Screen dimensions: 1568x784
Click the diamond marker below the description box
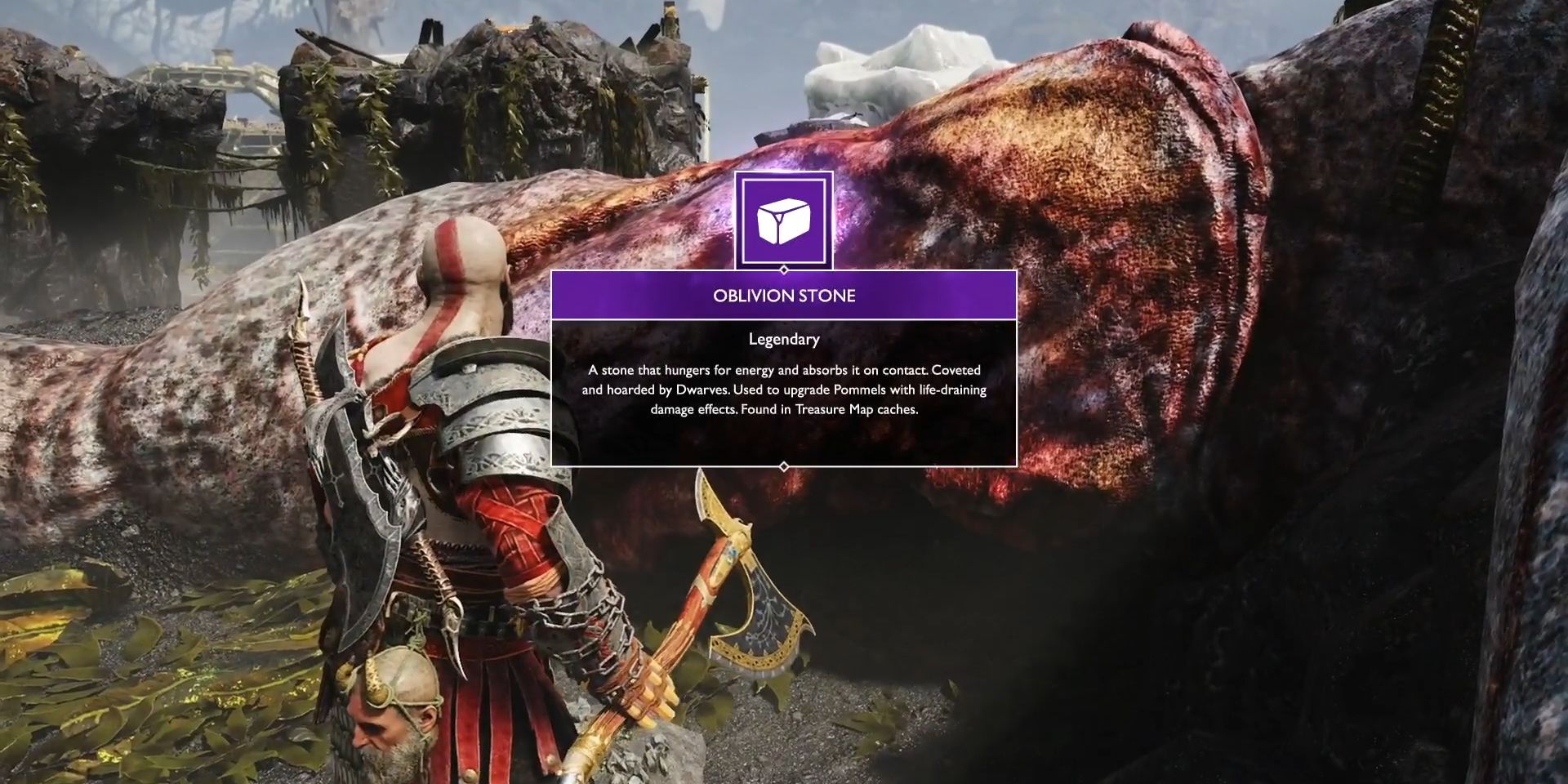tap(784, 466)
